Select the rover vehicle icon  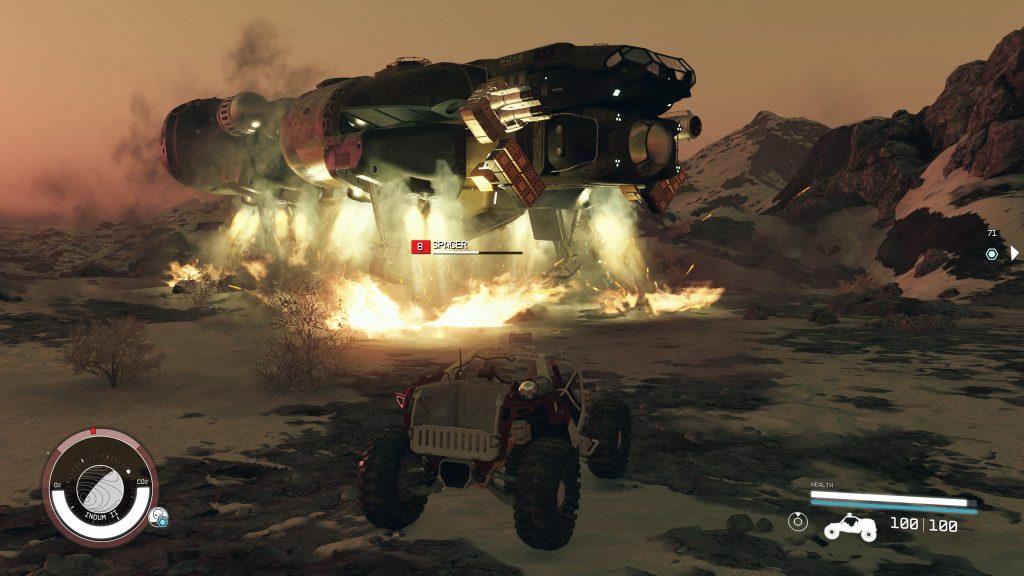pos(850,526)
